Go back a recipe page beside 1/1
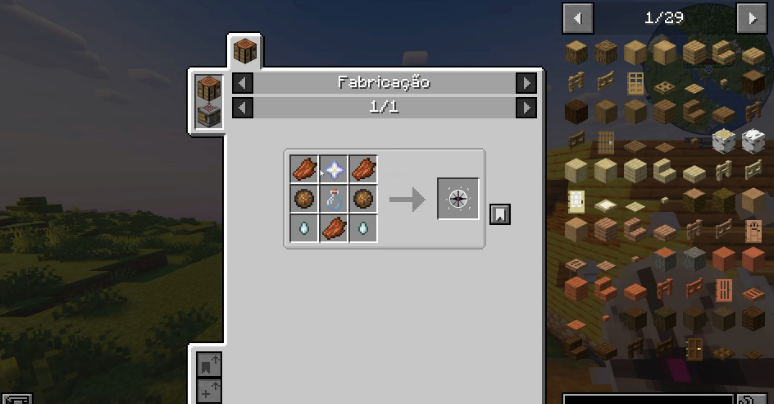 point(243,107)
